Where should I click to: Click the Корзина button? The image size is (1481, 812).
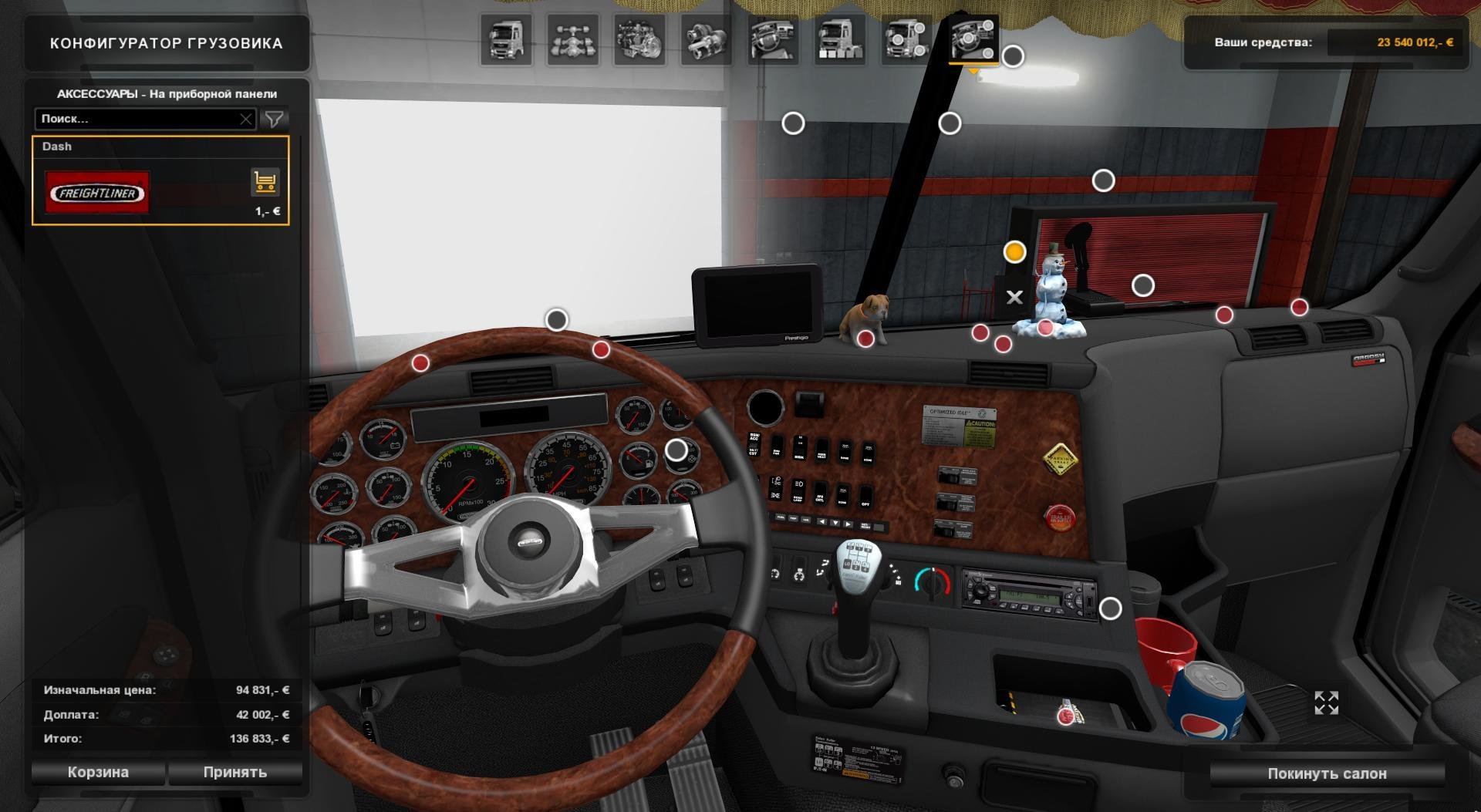coord(99,771)
